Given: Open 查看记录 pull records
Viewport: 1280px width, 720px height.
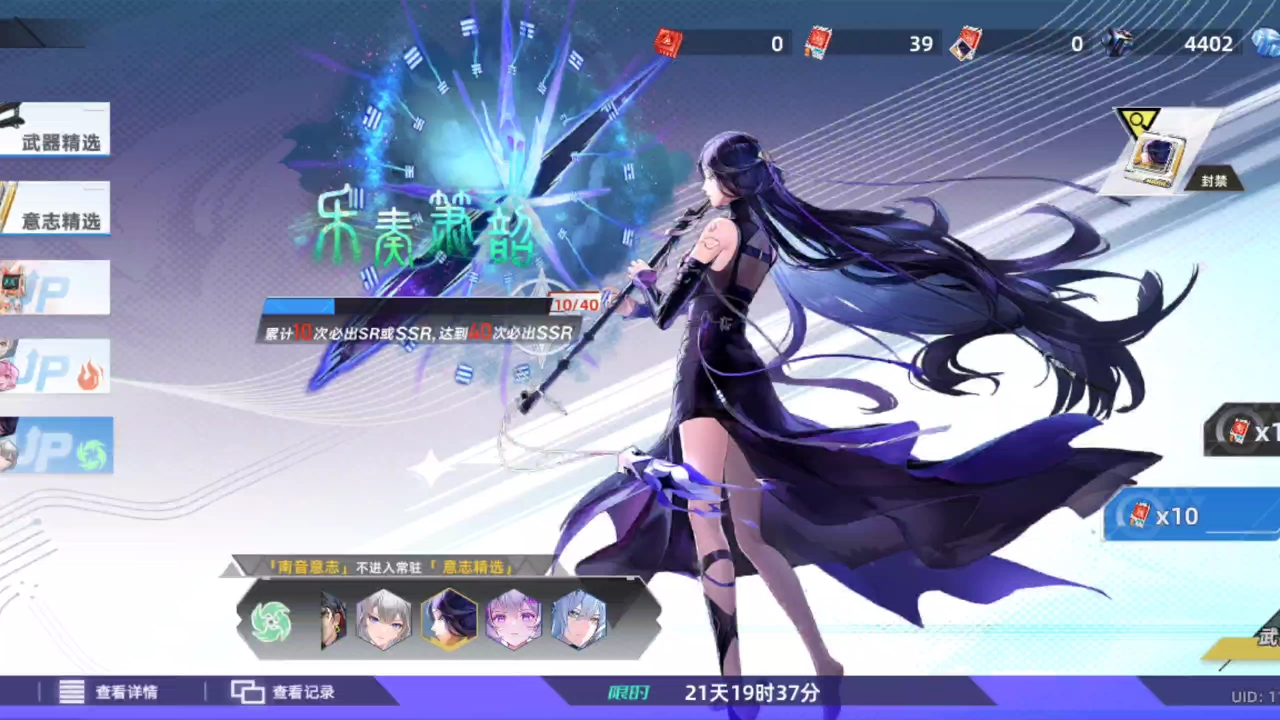Looking at the screenshot, I should 284,692.
